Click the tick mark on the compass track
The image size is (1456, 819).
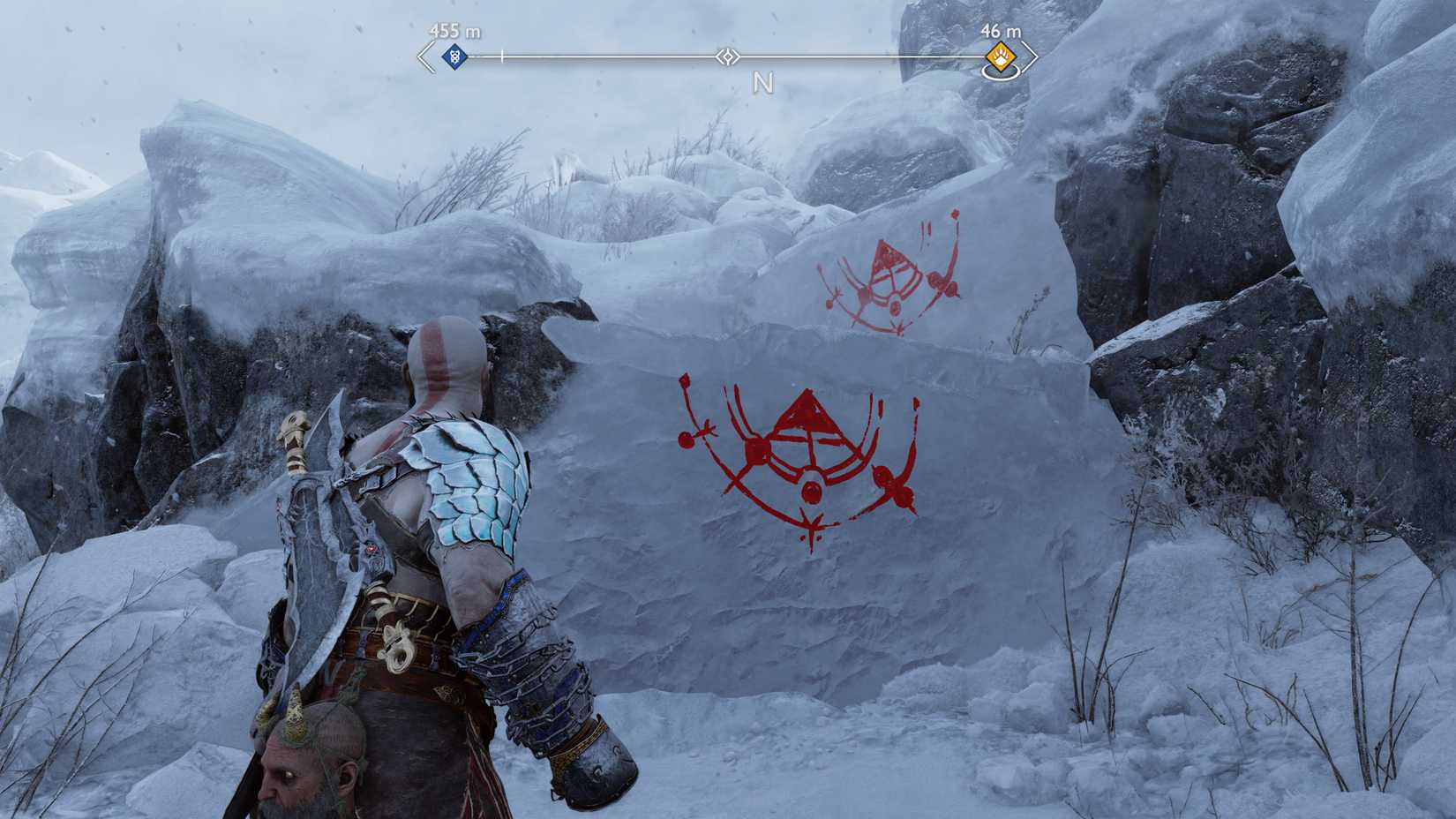[x=500, y=55]
